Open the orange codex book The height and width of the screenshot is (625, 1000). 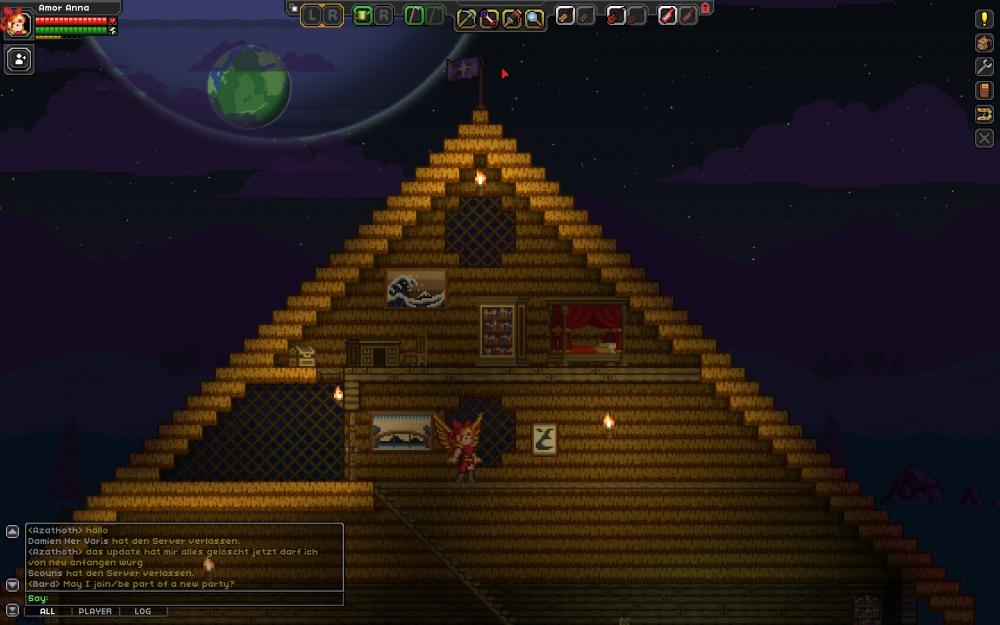[984, 90]
